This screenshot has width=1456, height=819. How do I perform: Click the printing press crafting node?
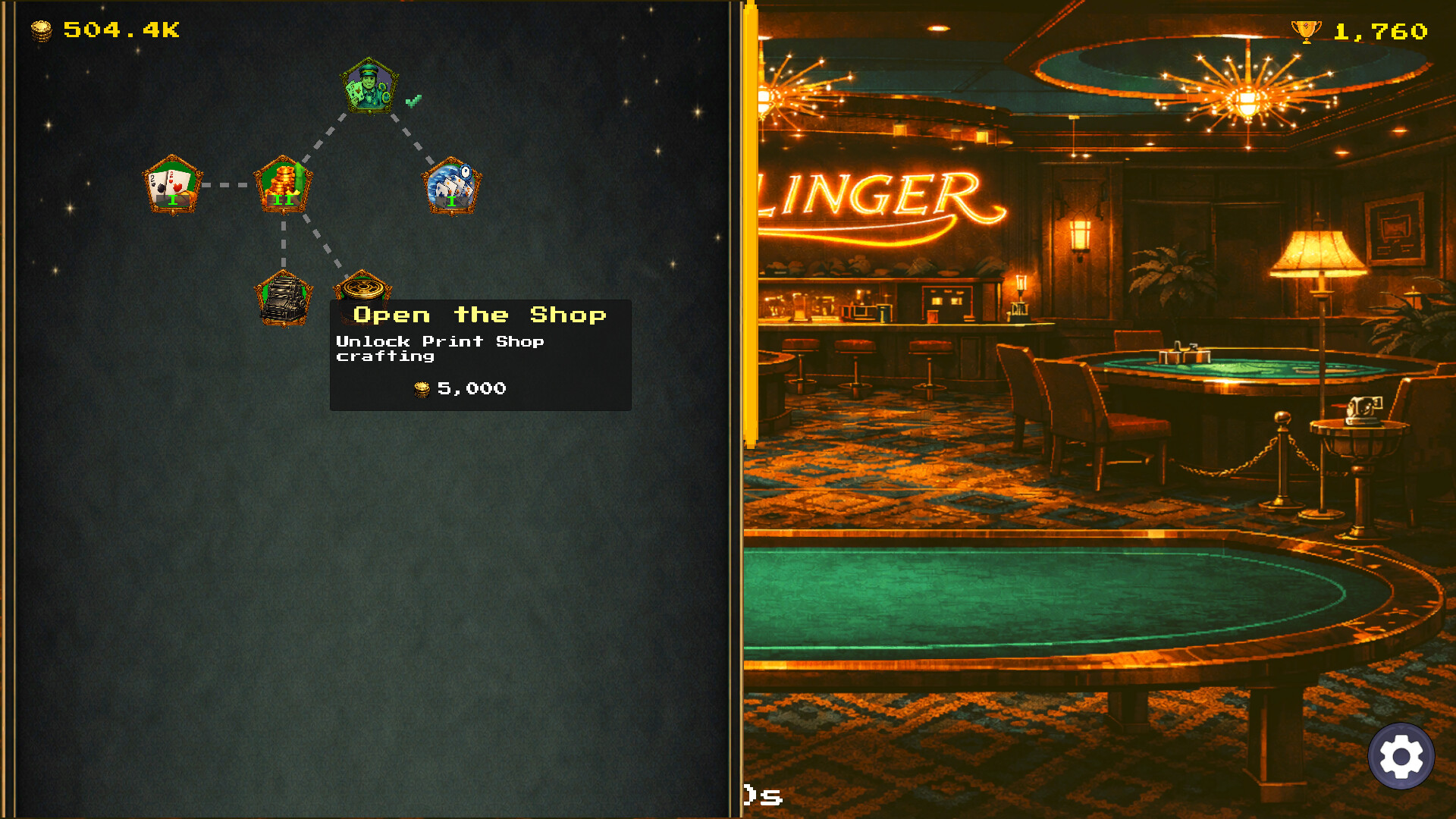click(284, 298)
